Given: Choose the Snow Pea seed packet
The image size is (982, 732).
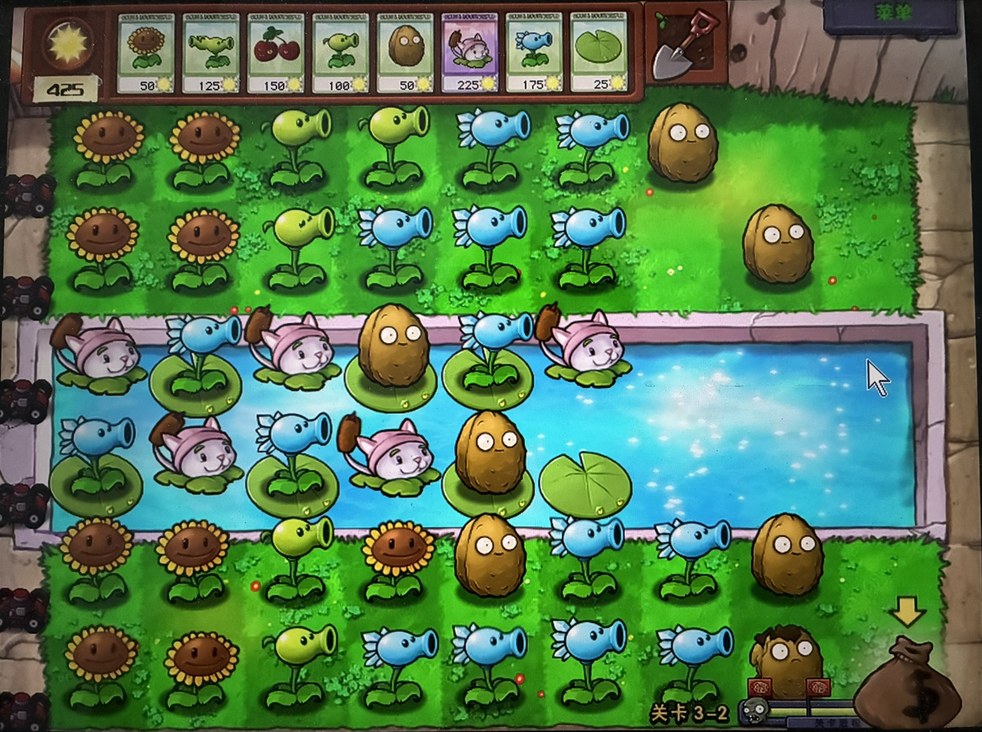Looking at the screenshot, I should [x=534, y=53].
